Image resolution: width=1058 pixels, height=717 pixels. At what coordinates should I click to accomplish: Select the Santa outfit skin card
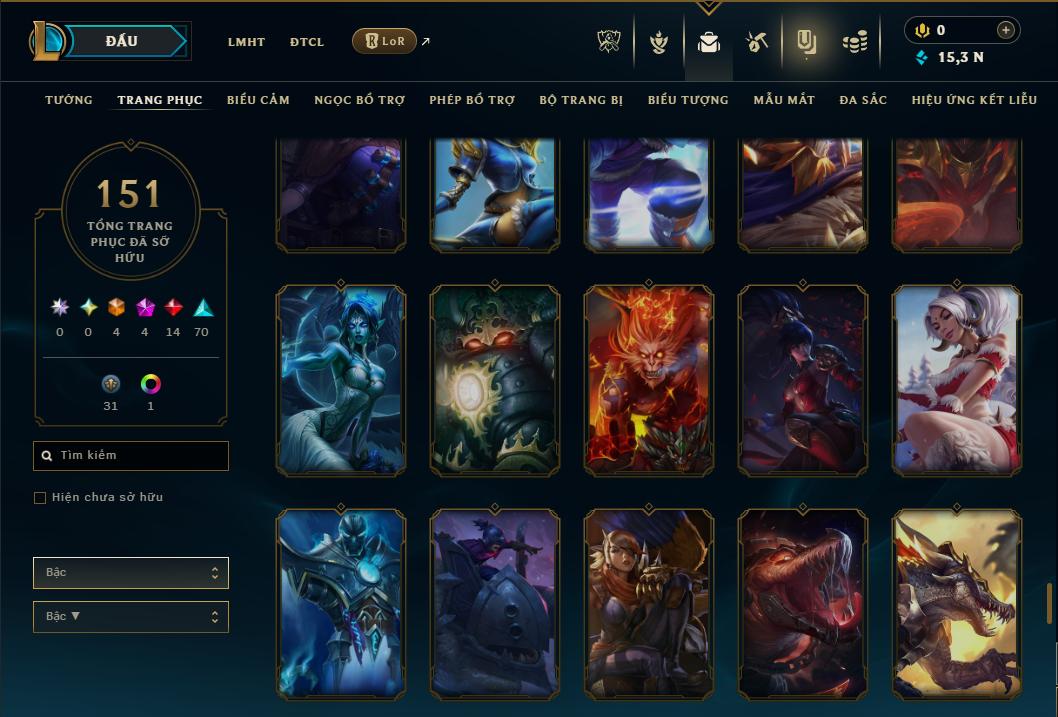(x=957, y=379)
